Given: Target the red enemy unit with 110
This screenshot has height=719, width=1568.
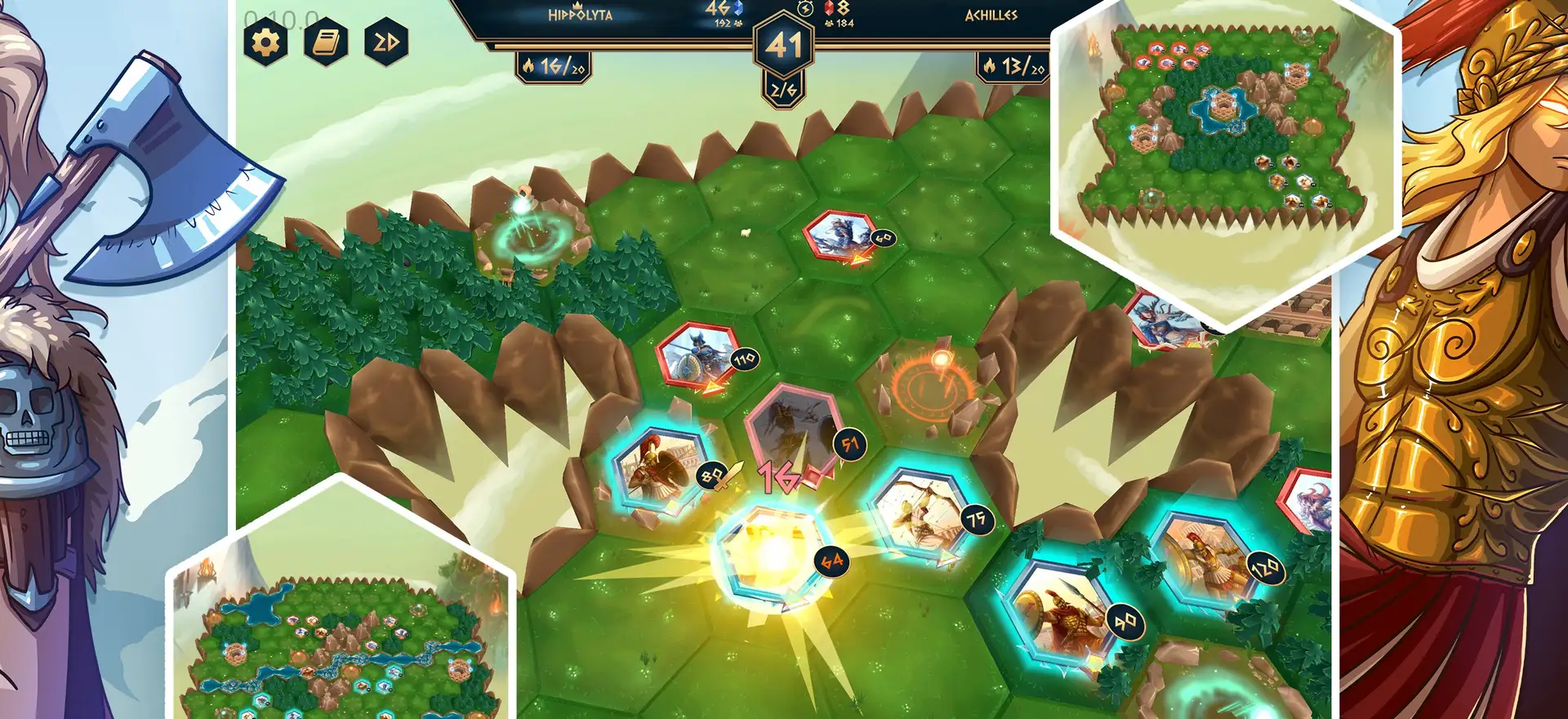Looking at the screenshot, I should (698, 356).
